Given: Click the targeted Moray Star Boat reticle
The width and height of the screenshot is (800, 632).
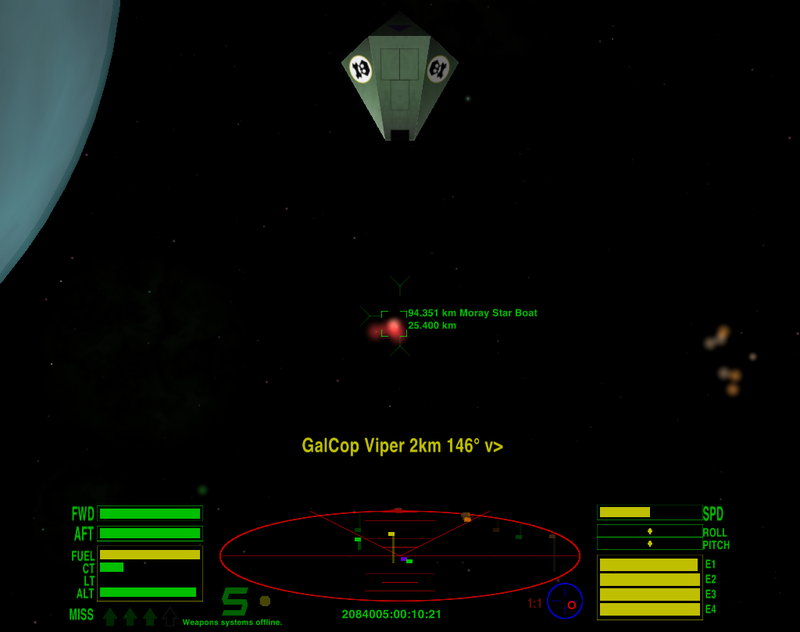Looking at the screenshot, I should (x=394, y=324).
